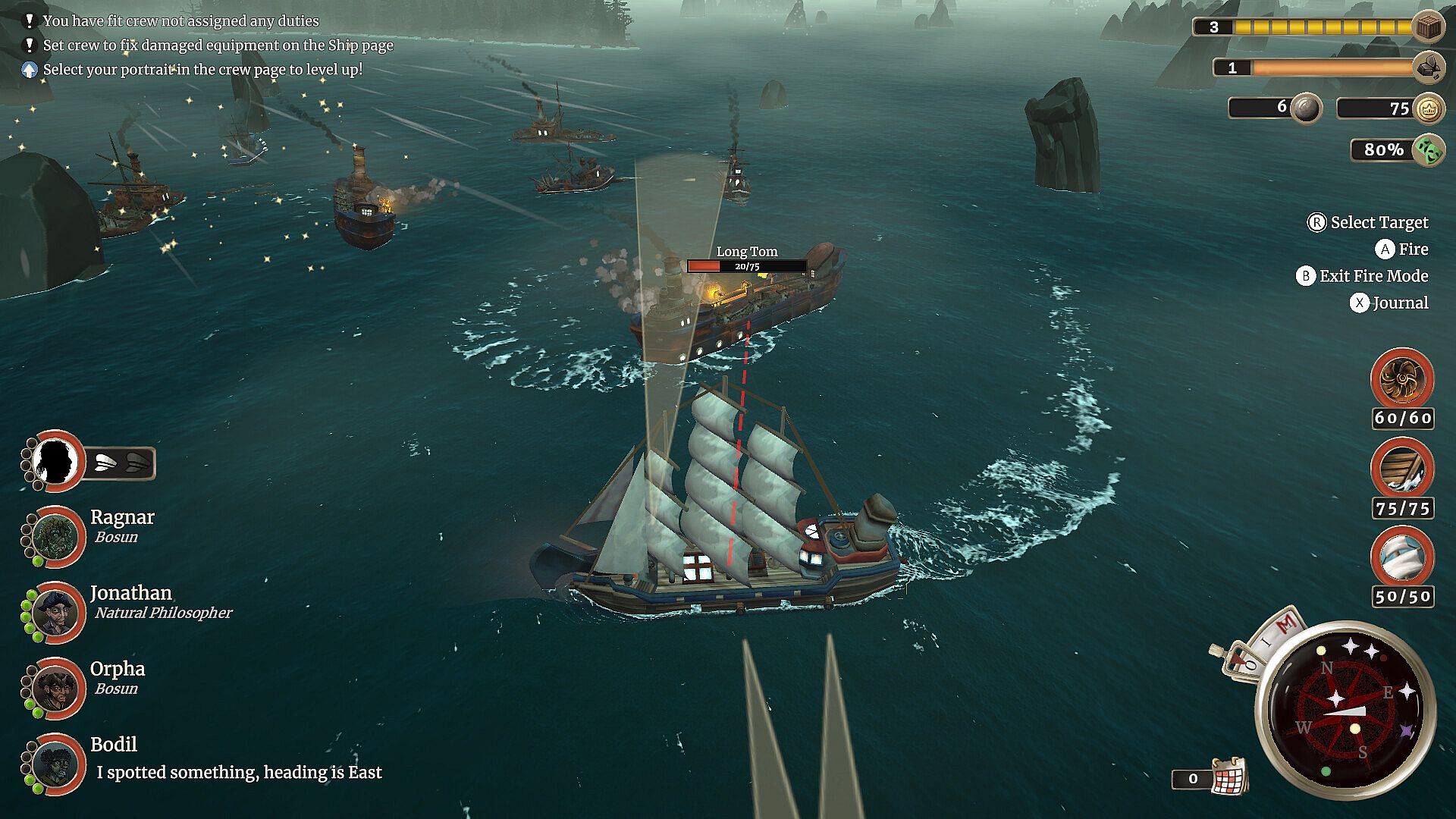The height and width of the screenshot is (819, 1456).
Task: Click the M tab above the compass
Action: (x=1285, y=624)
